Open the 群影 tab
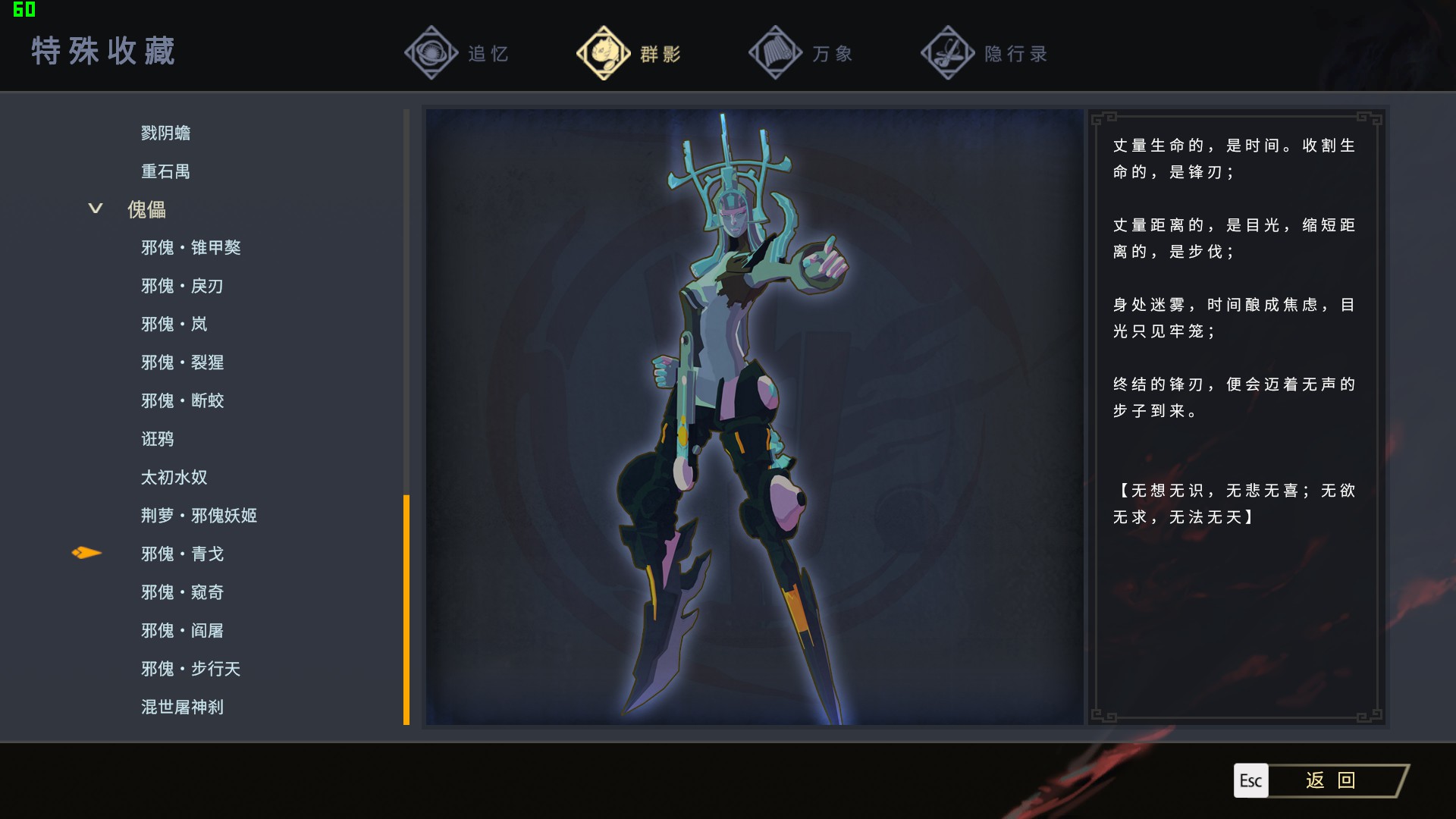This screenshot has width=1456, height=819. [629, 53]
